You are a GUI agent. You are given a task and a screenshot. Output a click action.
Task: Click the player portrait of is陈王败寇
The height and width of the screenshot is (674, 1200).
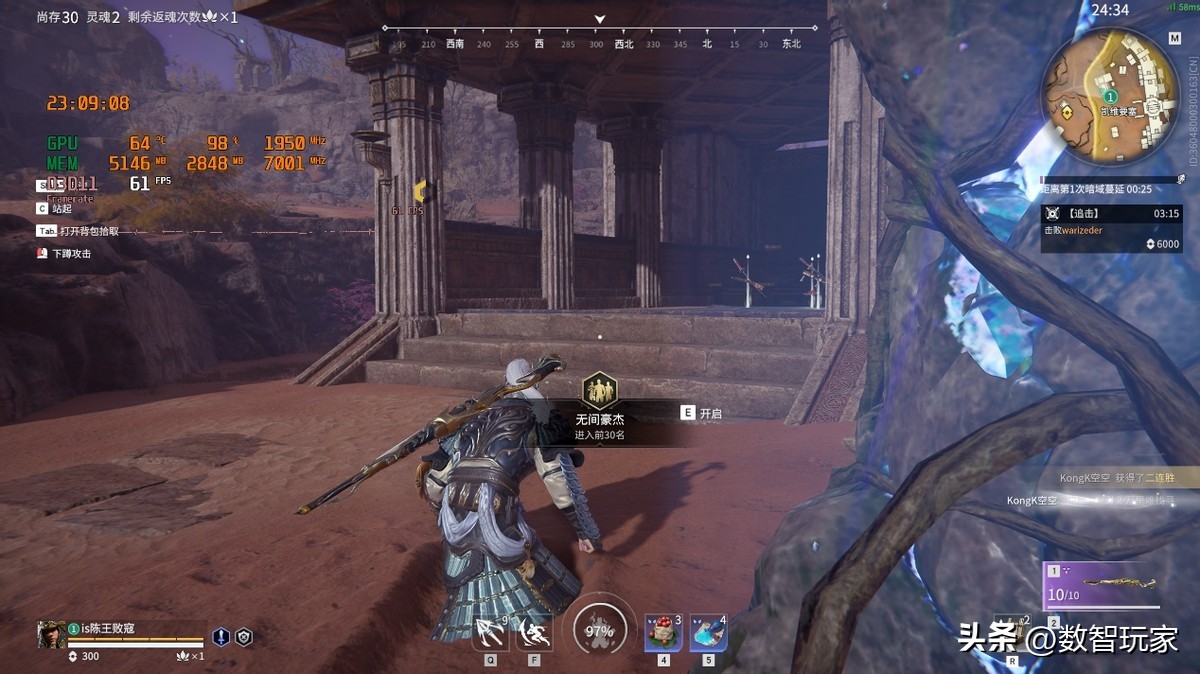pos(52,634)
